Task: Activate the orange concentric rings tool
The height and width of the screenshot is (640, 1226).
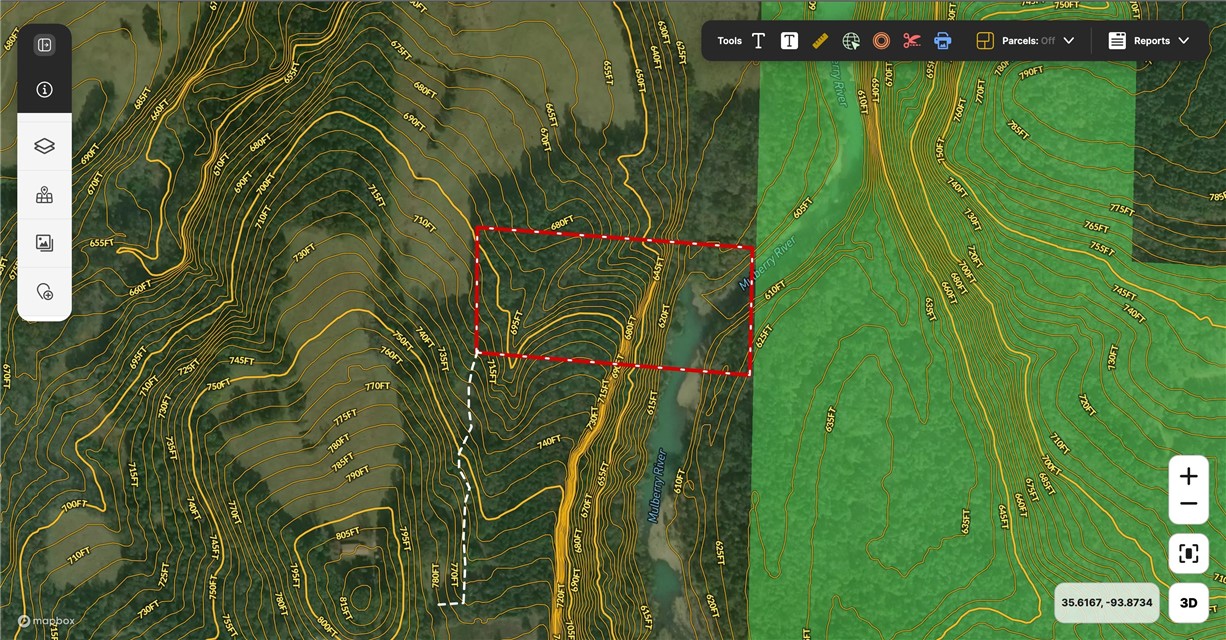Action: click(881, 41)
